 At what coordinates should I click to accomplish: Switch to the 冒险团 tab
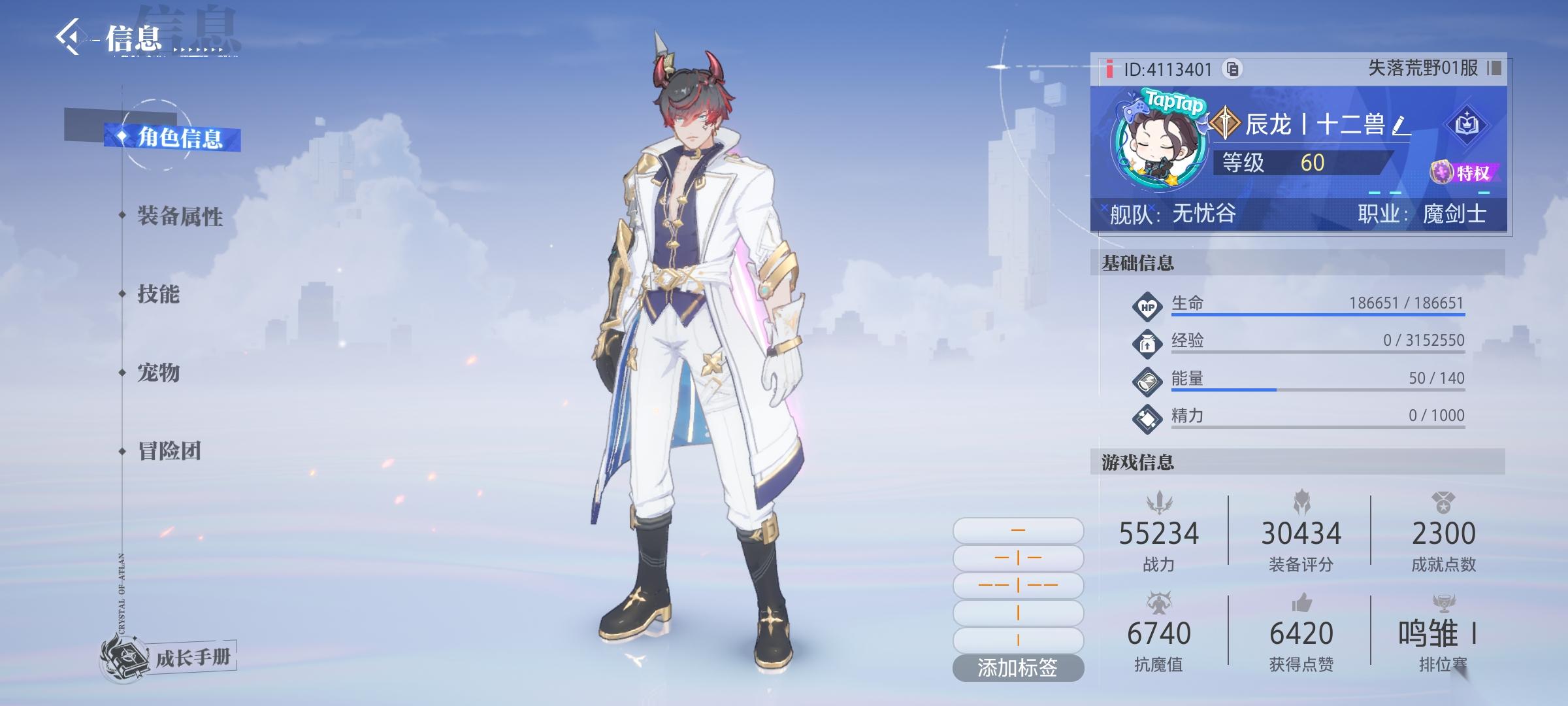click(x=169, y=451)
